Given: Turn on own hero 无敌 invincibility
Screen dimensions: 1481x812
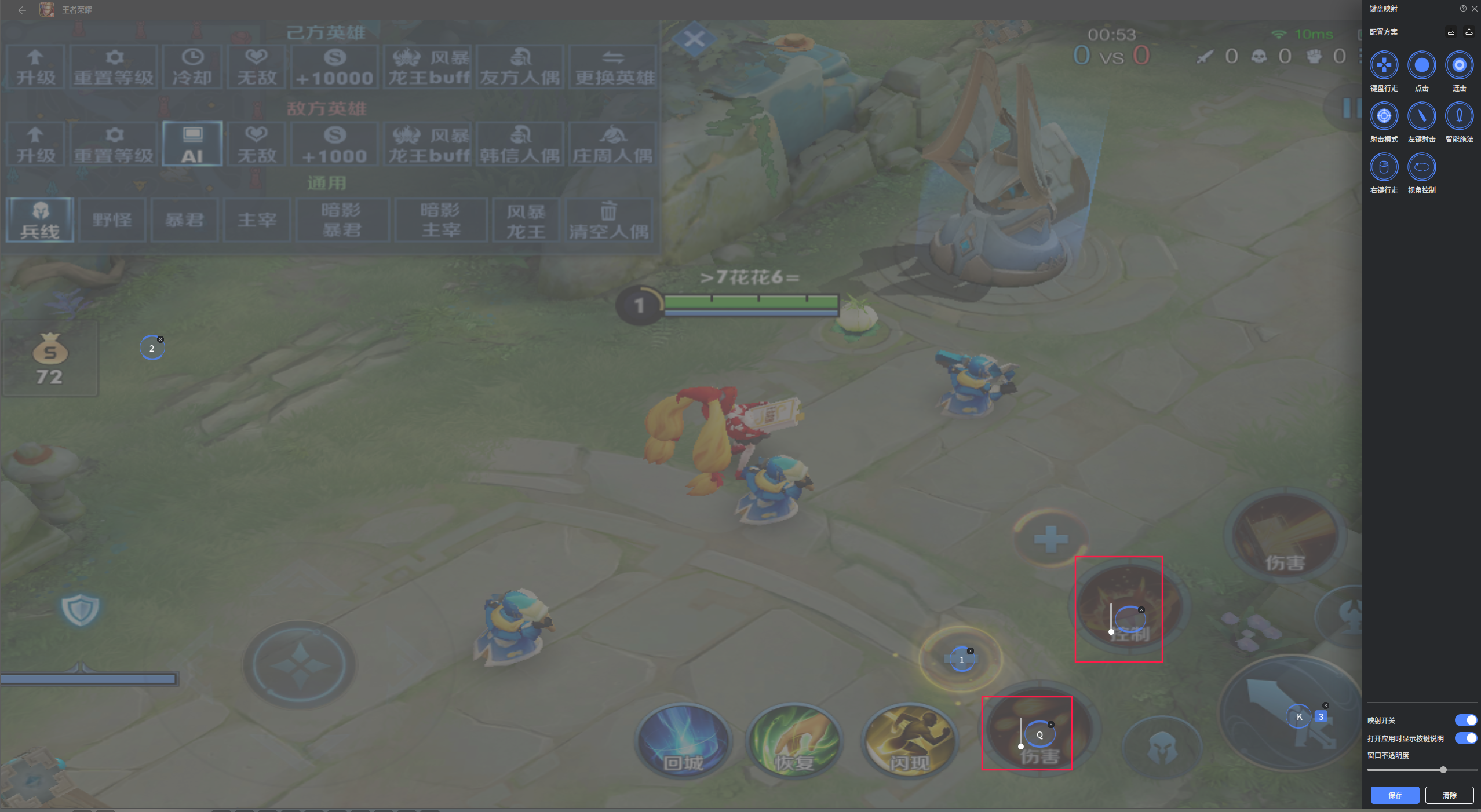Looking at the screenshot, I should tap(257, 67).
